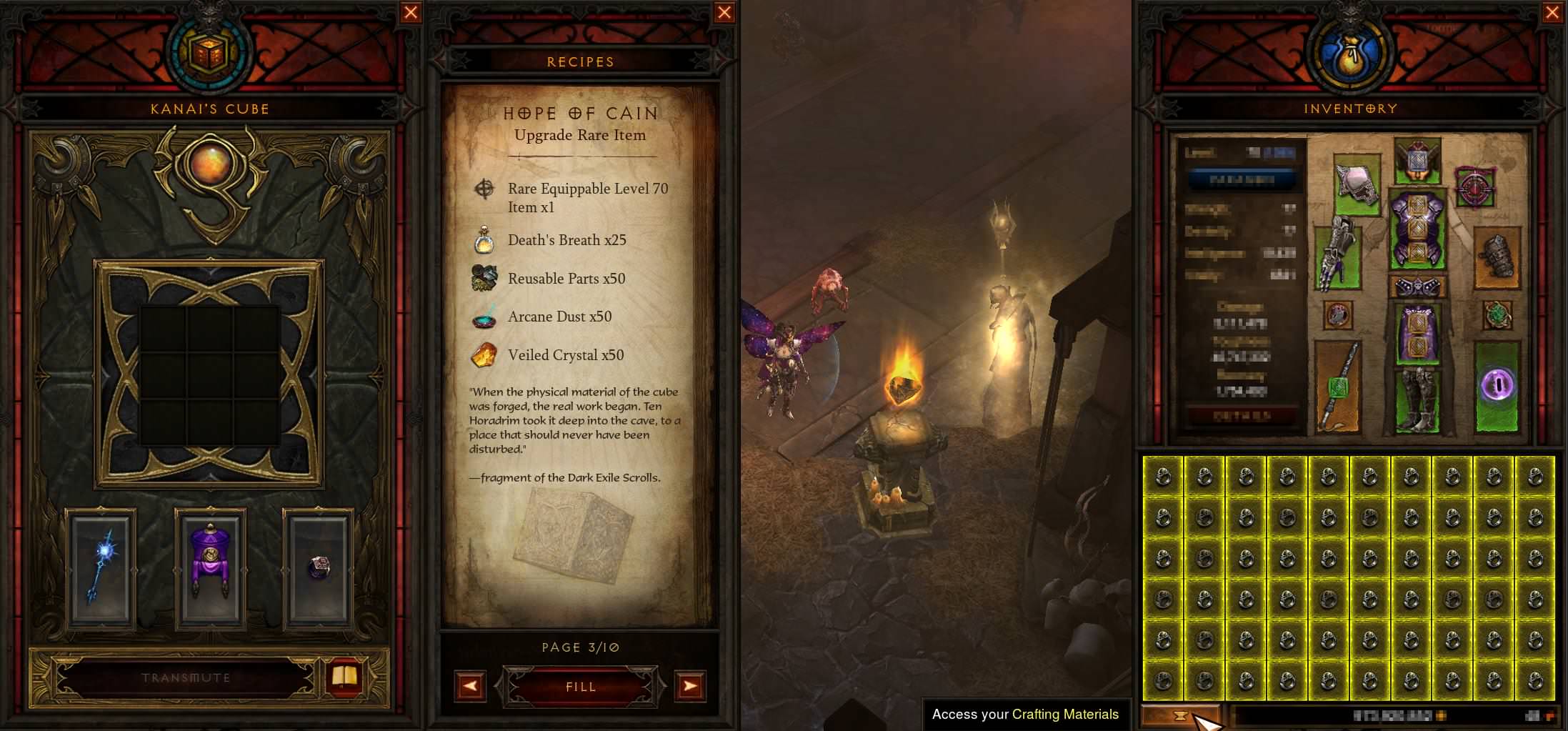This screenshot has width=1568, height=731.
Task: Select the cube's weapon power slot
Action: [100, 568]
